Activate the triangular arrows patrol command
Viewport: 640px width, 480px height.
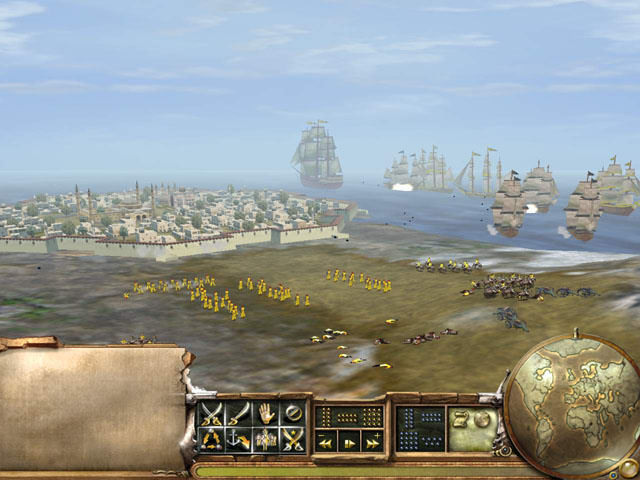[x=211, y=439]
